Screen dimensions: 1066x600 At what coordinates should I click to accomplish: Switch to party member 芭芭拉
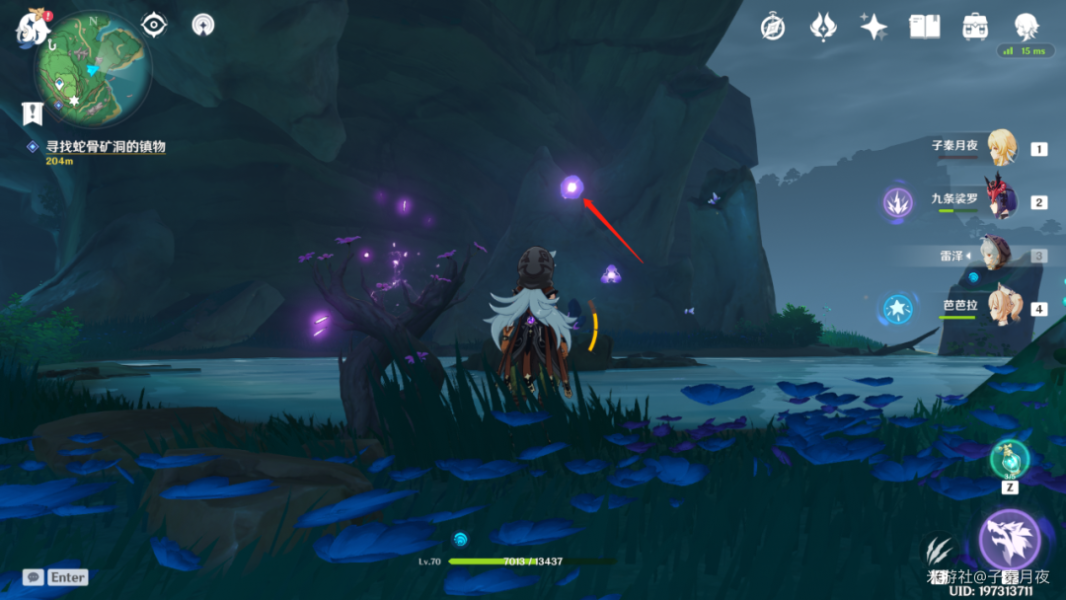tap(1001, 306)
